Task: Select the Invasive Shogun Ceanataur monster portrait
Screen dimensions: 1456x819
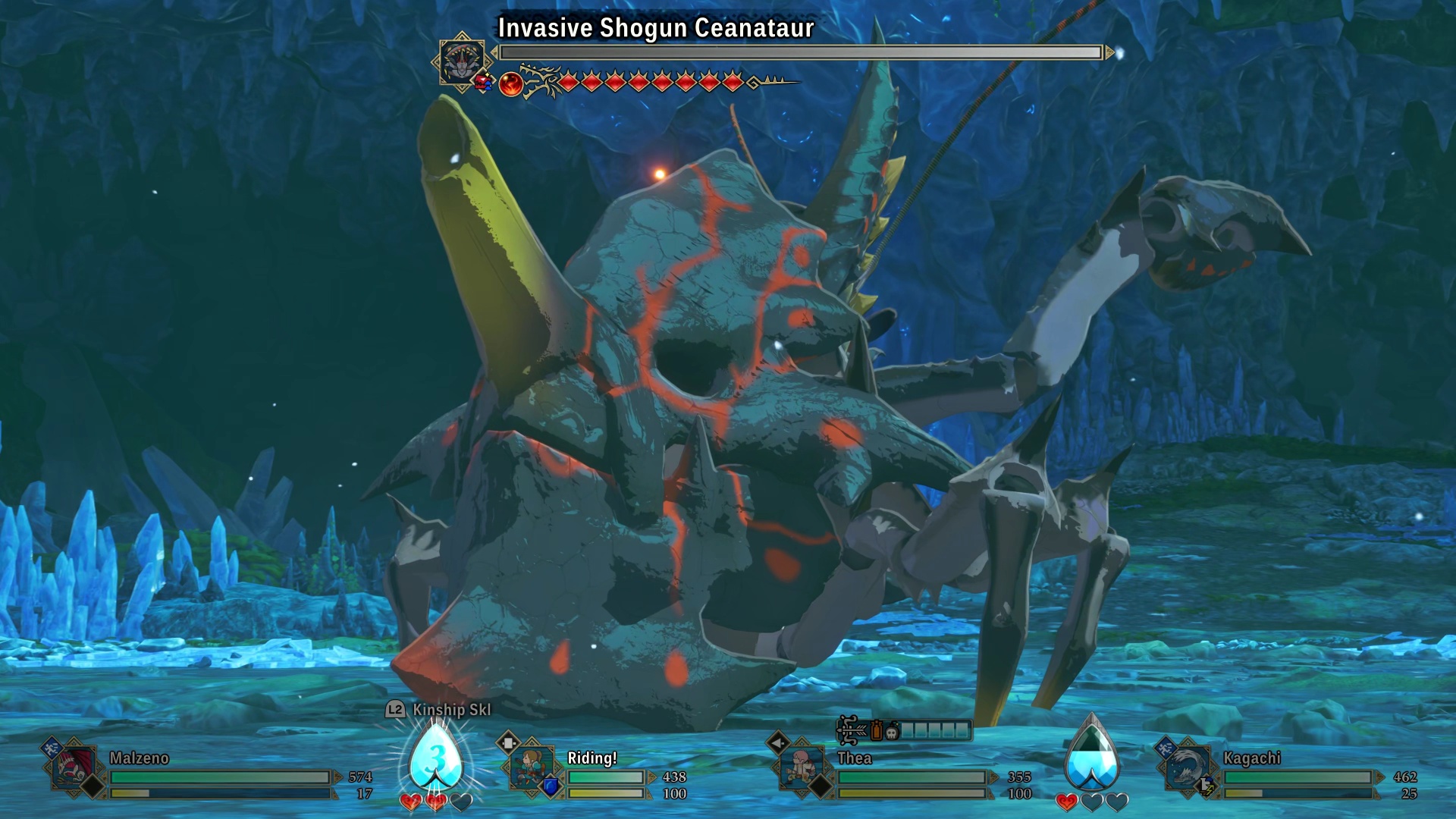Action: tap(460, 61)
